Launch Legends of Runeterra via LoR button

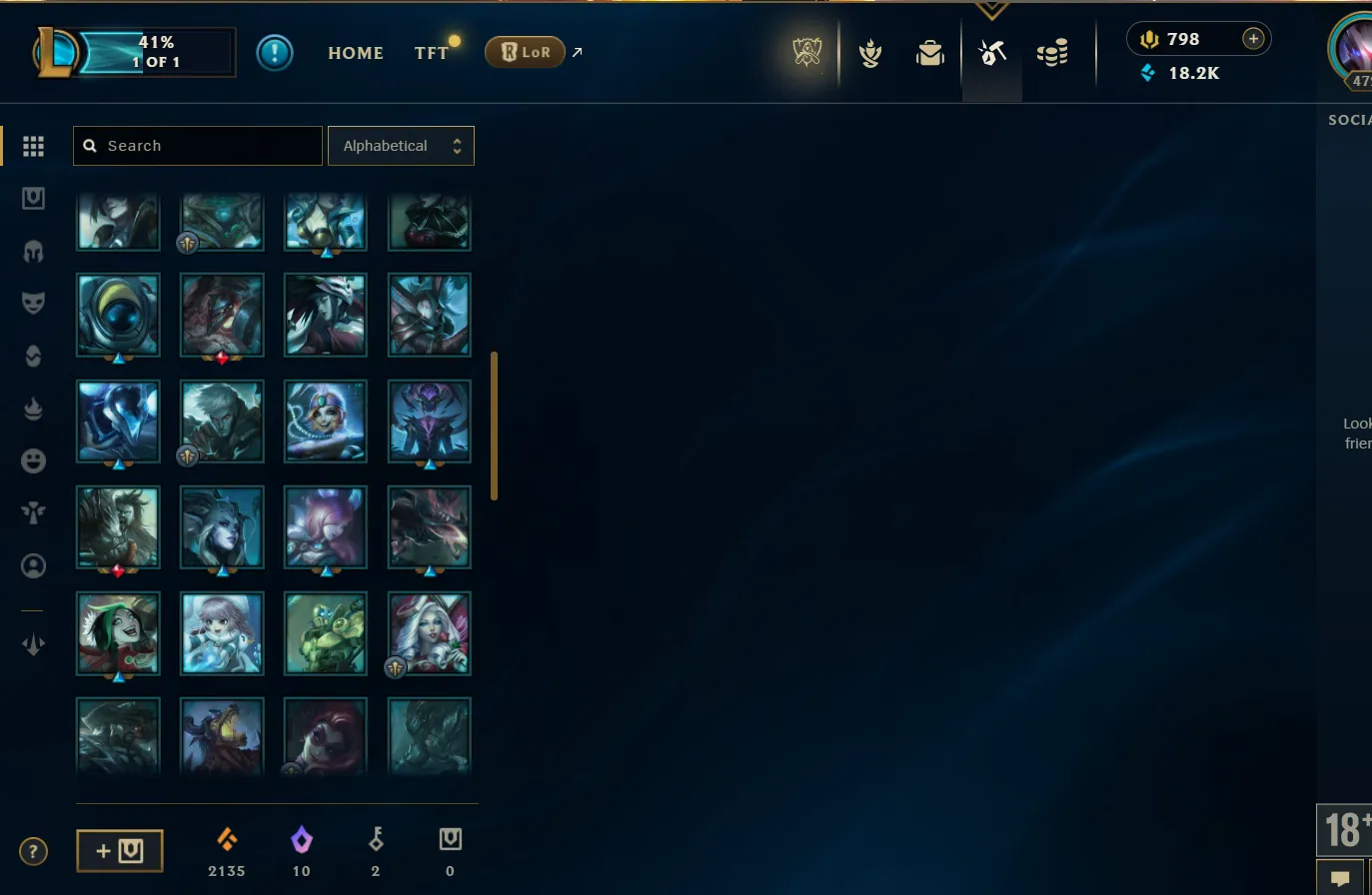pos(525,51)
